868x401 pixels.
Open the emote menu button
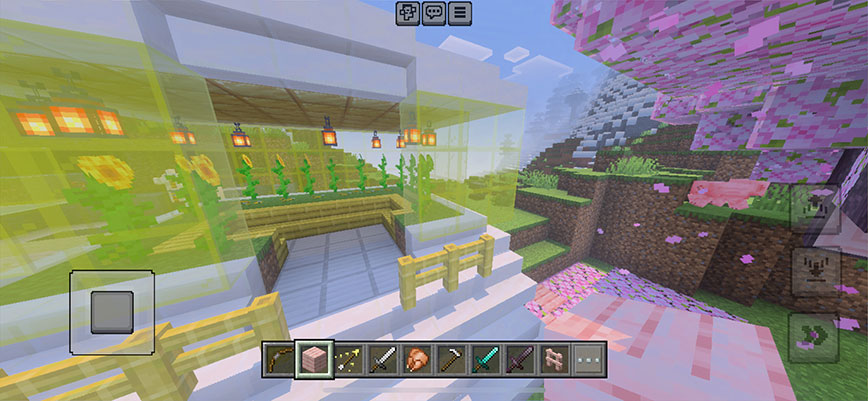point(407,13)
